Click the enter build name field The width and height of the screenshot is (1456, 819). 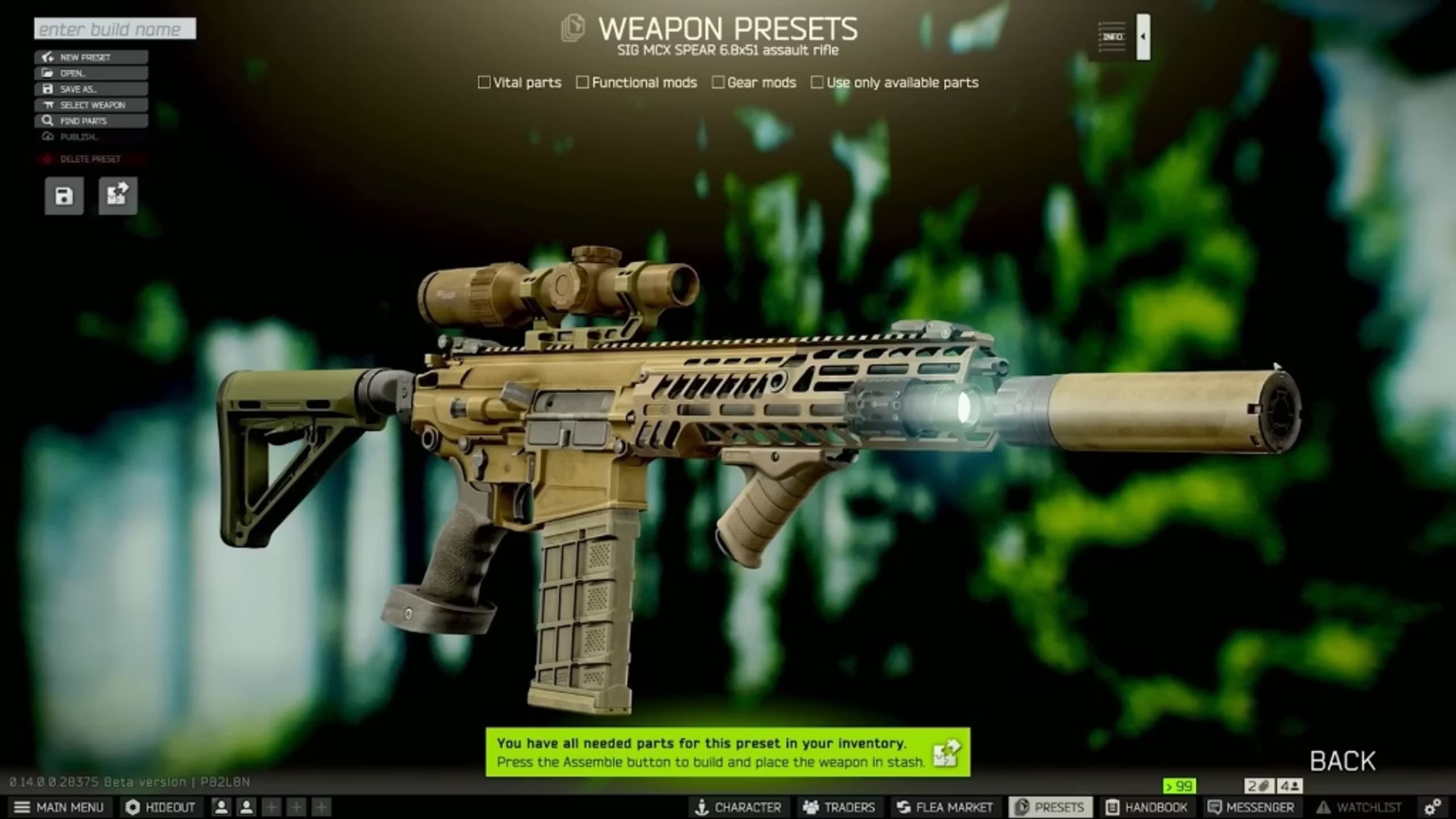114,28
